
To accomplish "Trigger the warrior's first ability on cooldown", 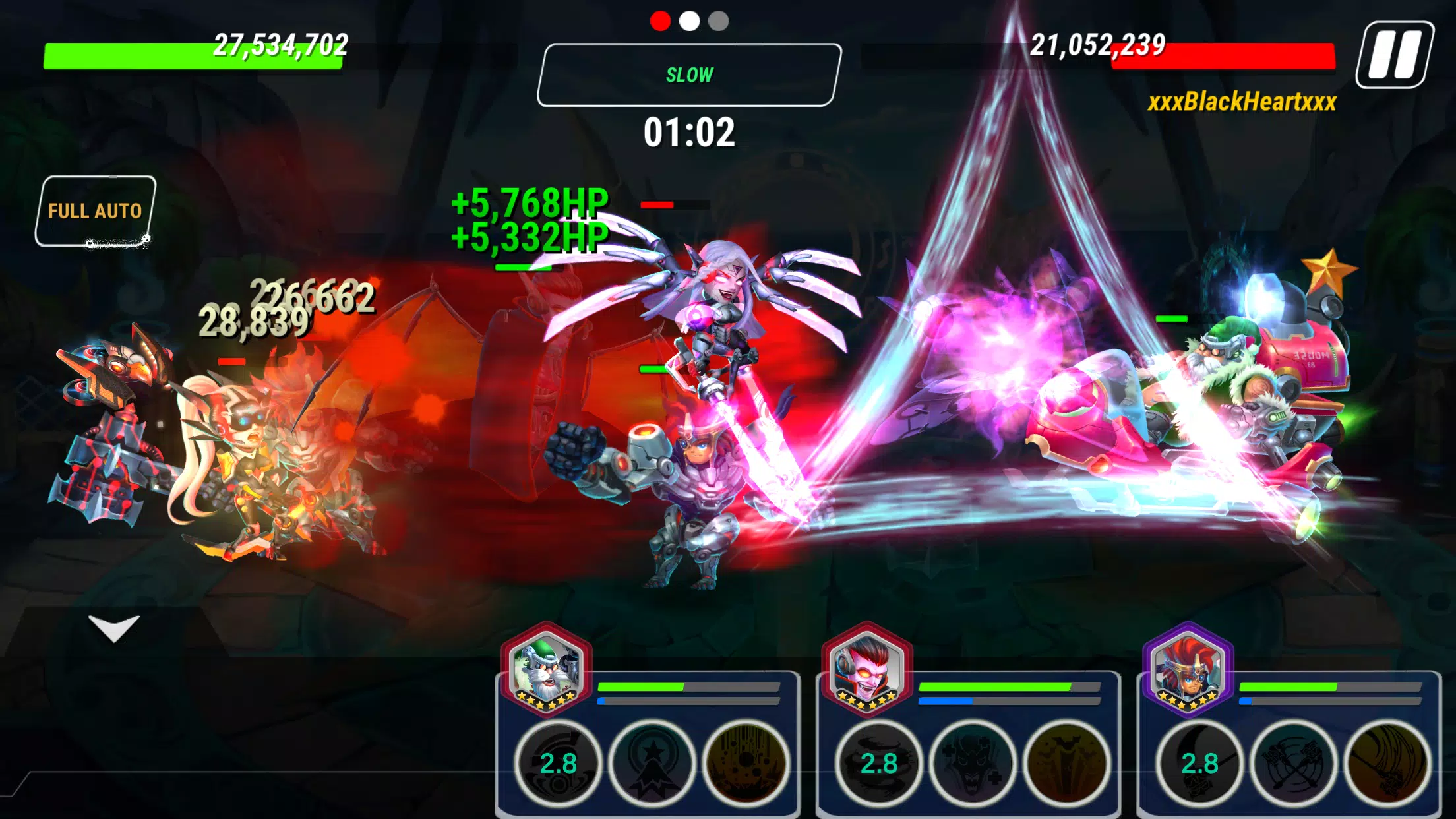I will coord(1199,764).
